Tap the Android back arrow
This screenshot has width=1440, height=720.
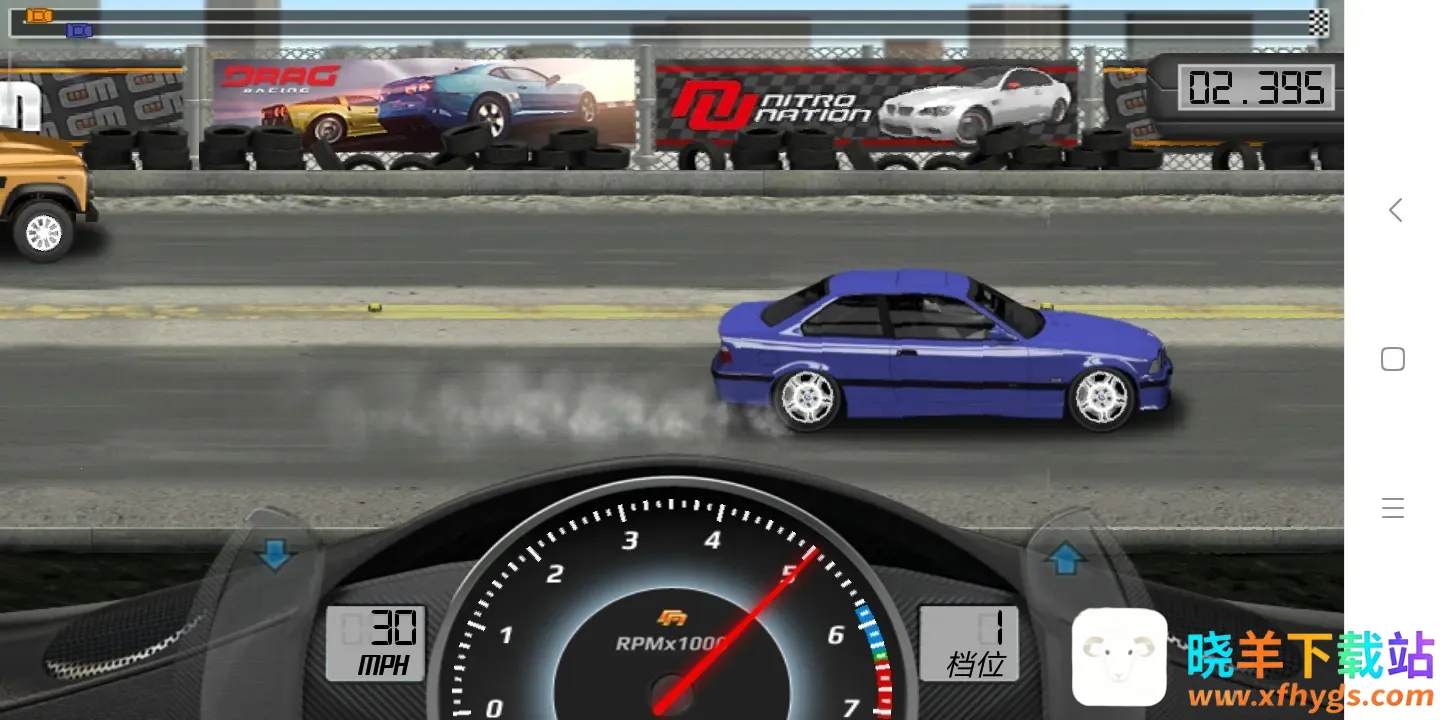[1394, 210]
